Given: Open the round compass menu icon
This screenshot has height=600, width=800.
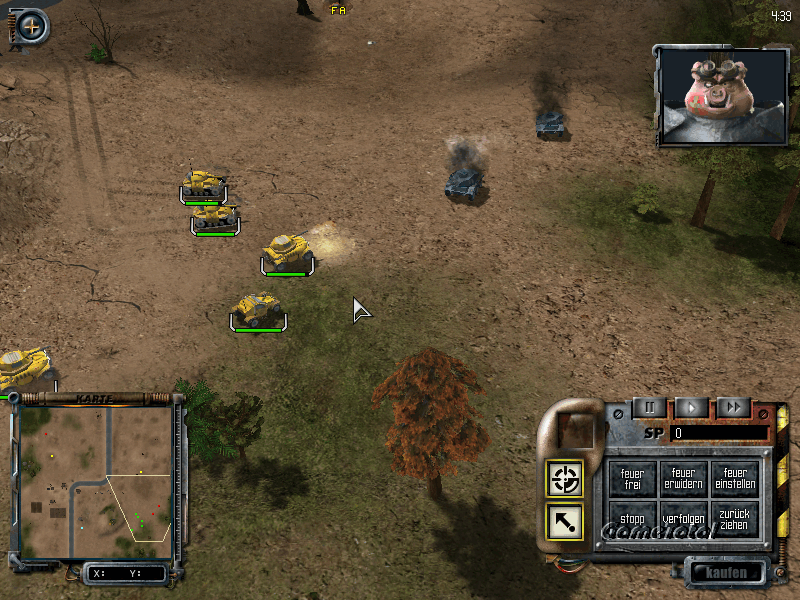Looking at the screenshot, I should [x=32, y=26].
